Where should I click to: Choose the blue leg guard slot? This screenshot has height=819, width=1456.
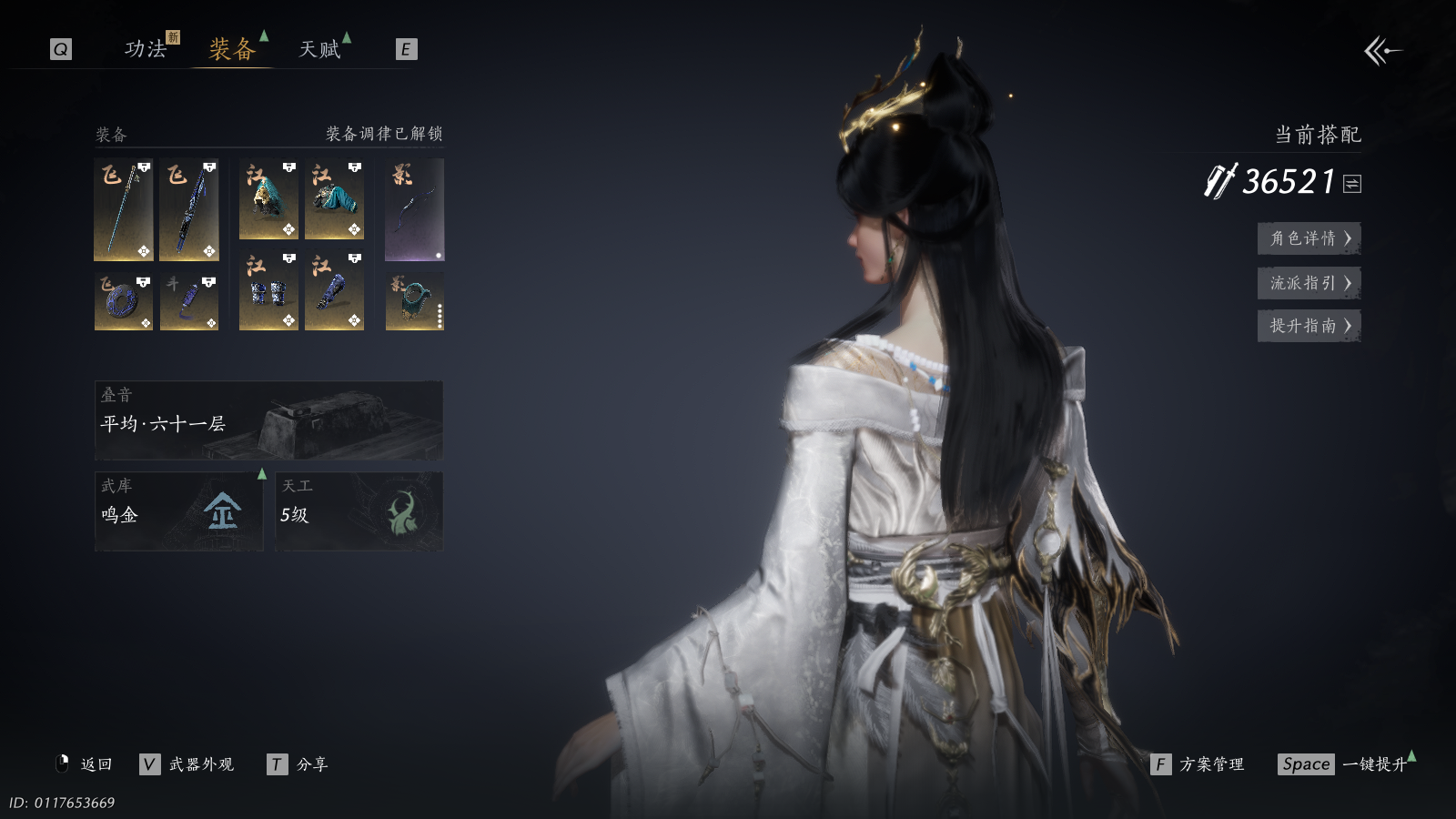[334, 291]
